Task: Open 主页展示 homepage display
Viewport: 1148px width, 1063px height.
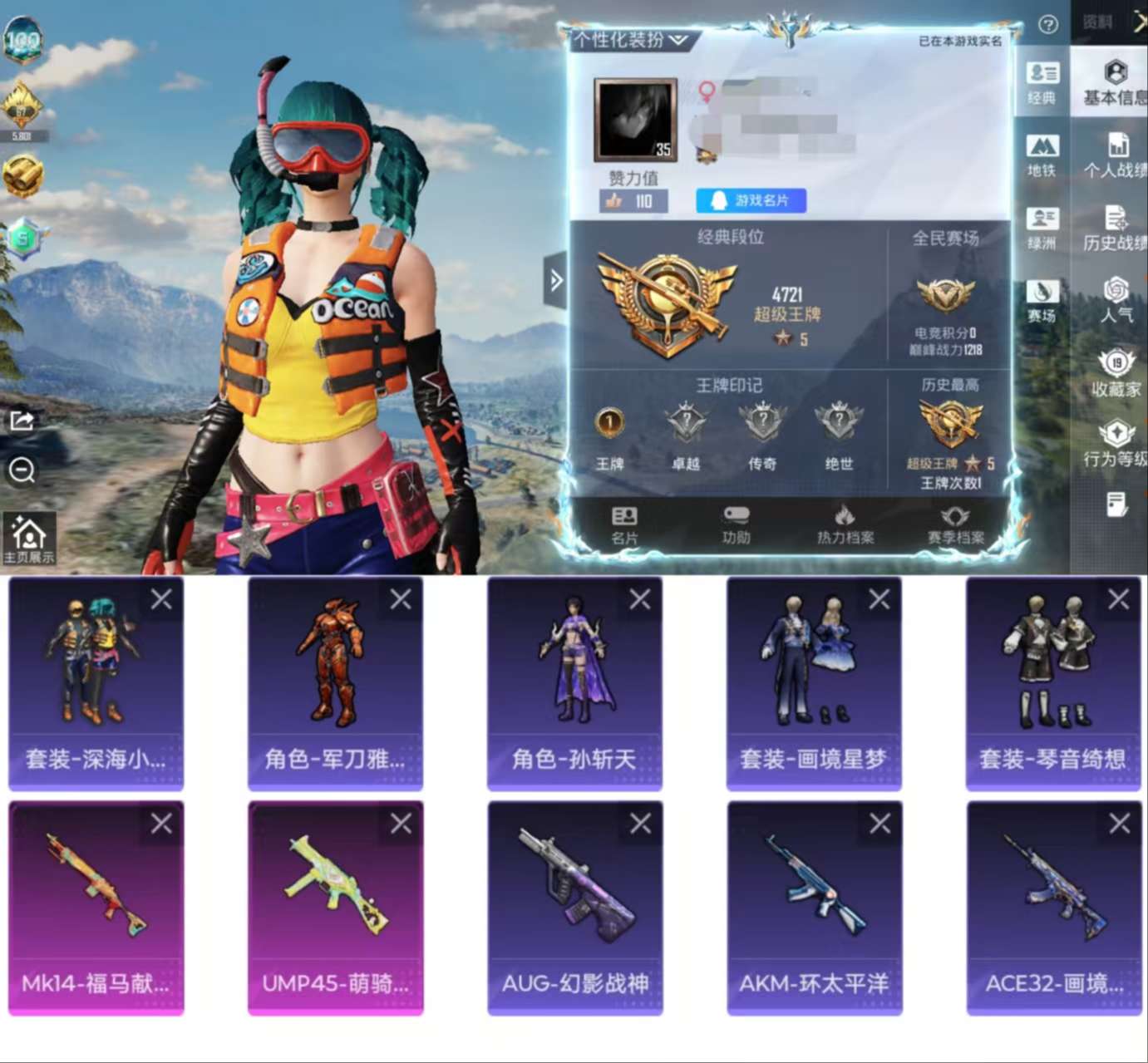Action: [27, 534]
